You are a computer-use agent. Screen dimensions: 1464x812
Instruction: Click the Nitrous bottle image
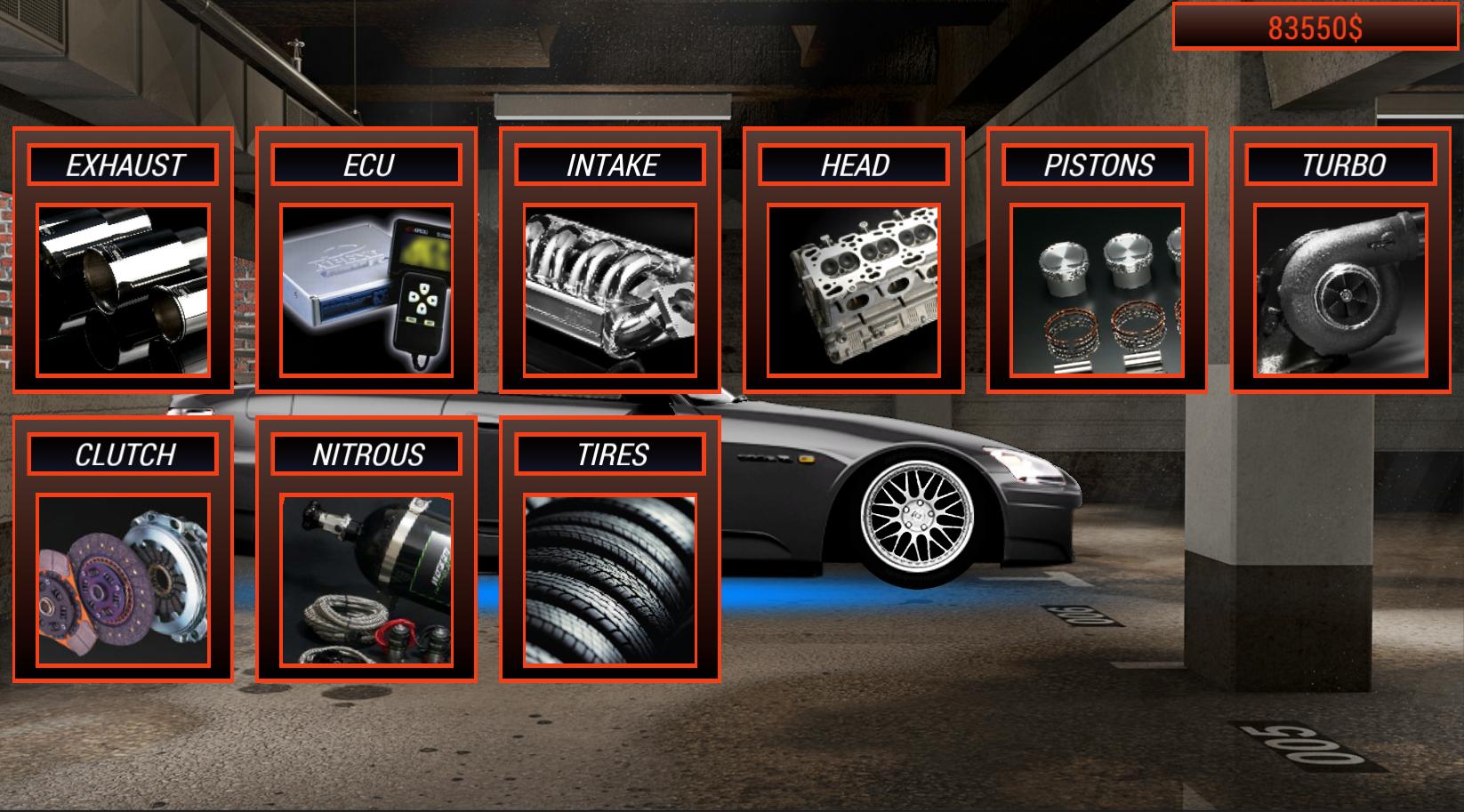(367, 578)
